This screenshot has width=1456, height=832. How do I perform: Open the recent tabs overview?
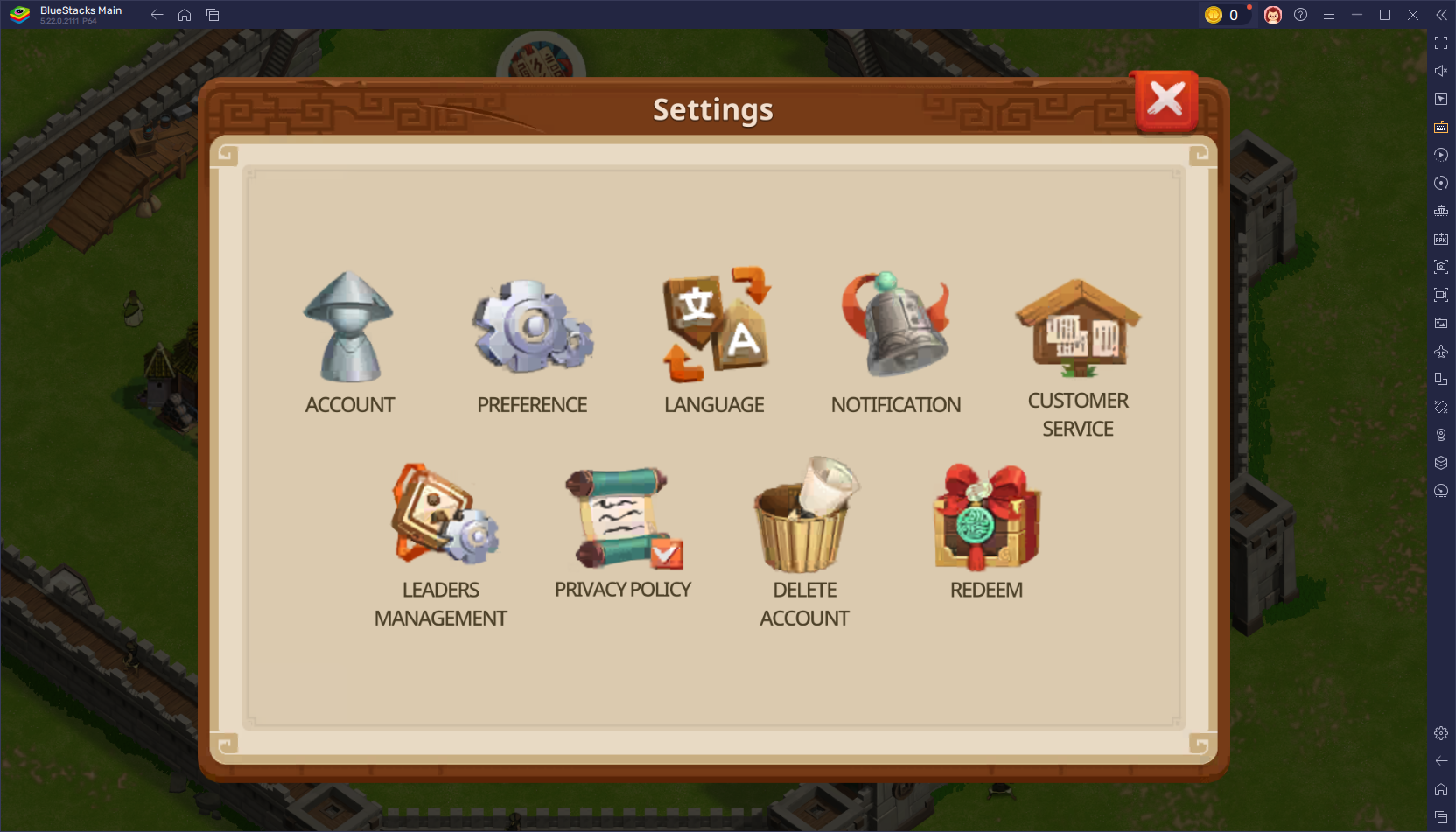coord(213,15)
